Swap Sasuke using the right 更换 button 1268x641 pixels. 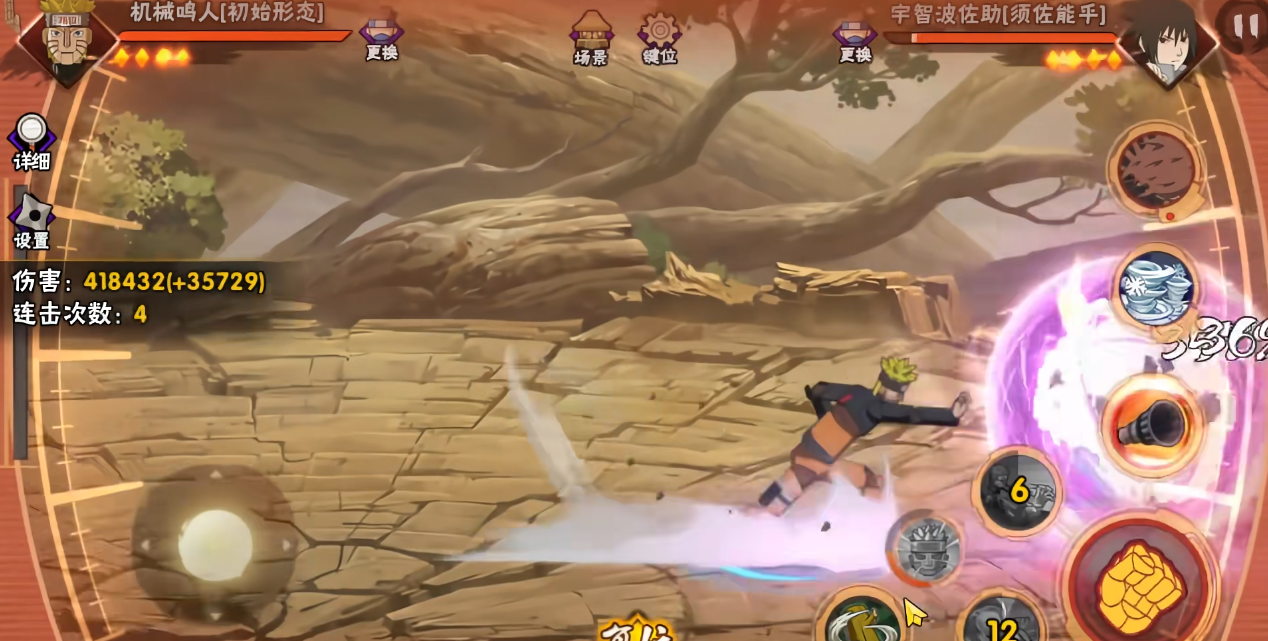[855, 38]
